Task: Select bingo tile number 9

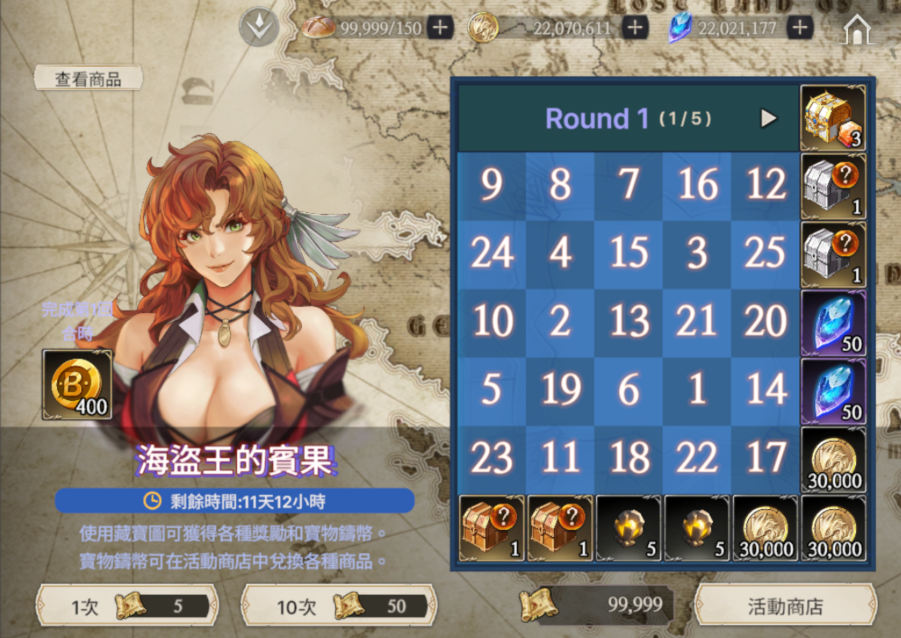Action: click(491, 185)
